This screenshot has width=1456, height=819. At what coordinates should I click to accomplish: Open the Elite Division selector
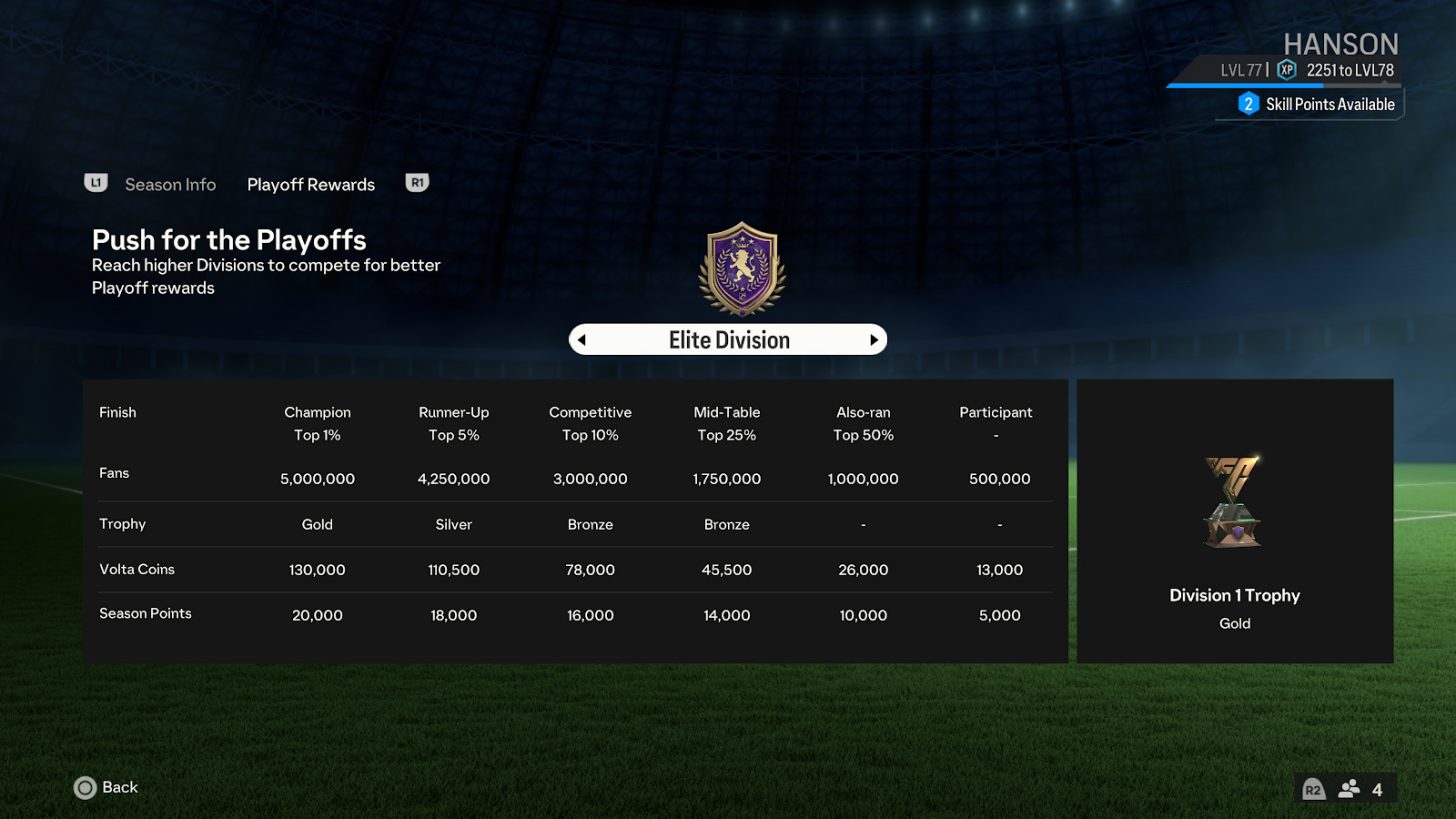pyautogui.click(x=727, y=339)
